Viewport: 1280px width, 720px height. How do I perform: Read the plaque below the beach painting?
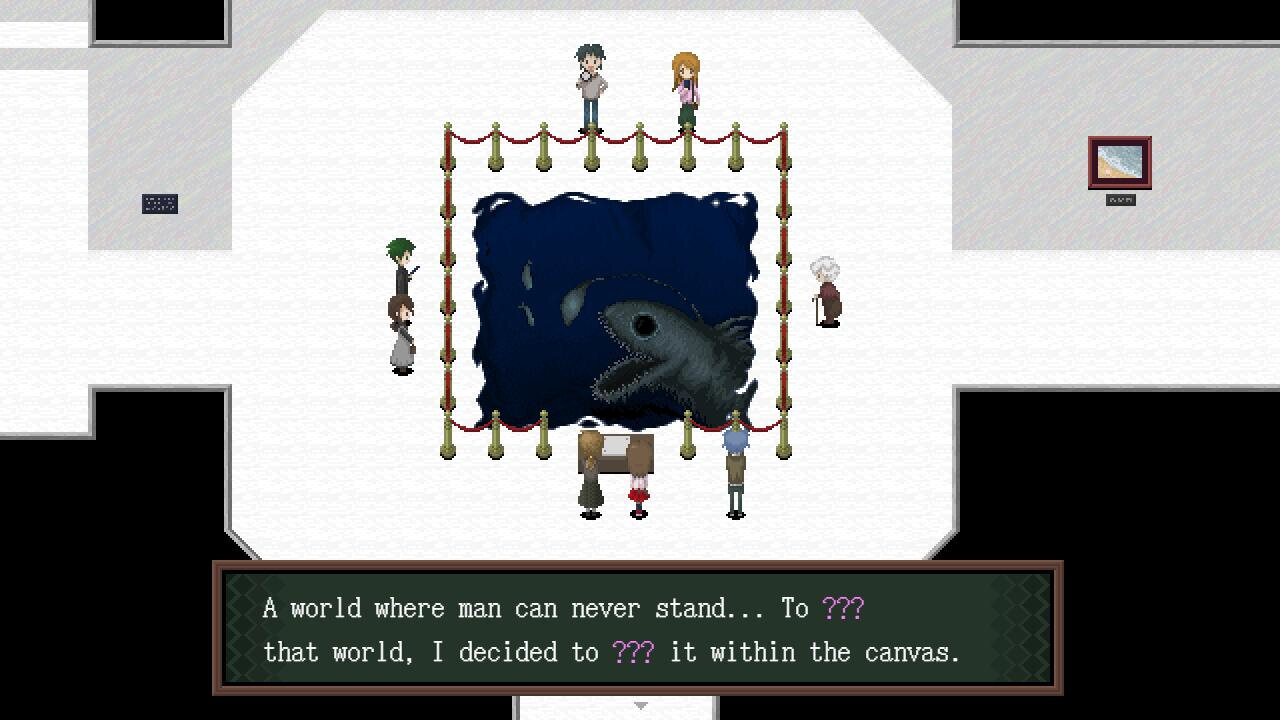point(1121,198)
